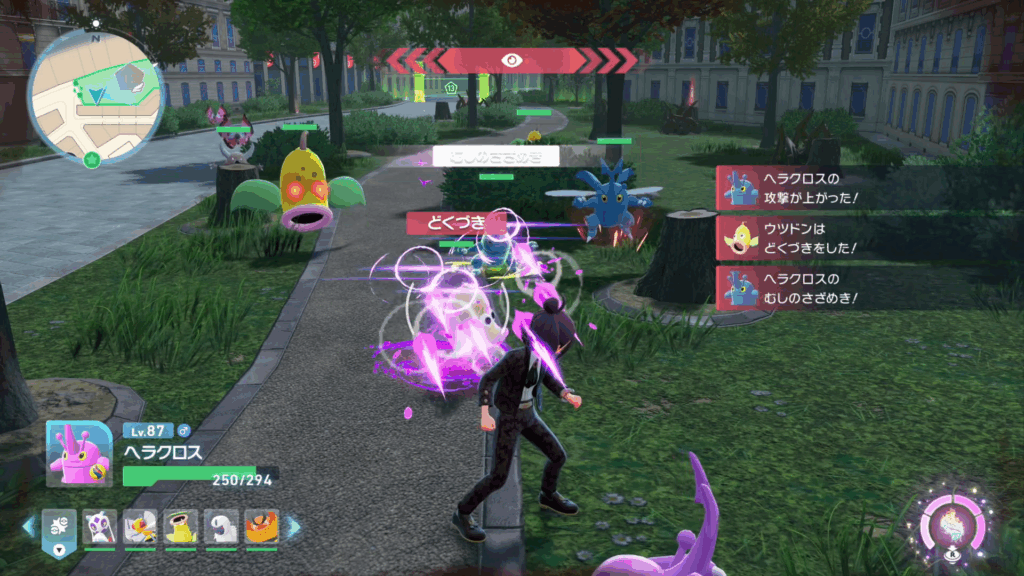This screenshot has width=1024, height=576.
Task: Open the Poké Ball selector slot
Action: (60, 528)
